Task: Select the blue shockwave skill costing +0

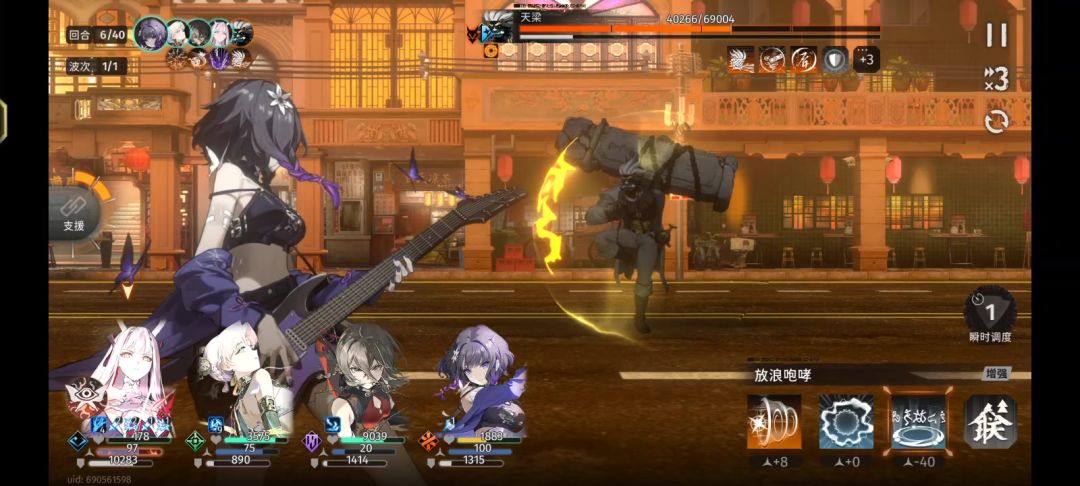Action: coord(846,421)
